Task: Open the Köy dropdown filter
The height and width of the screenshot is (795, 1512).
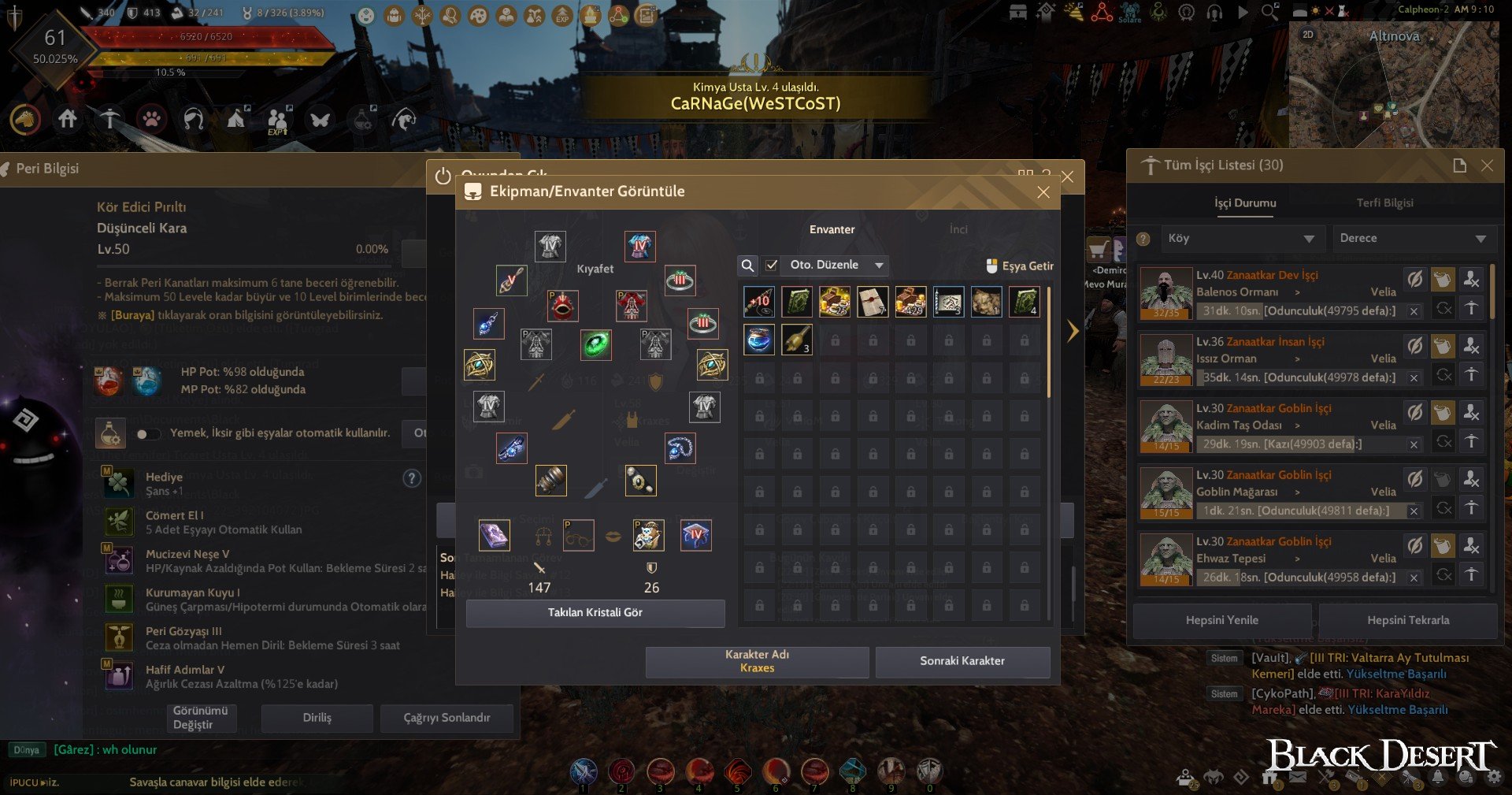Action: [1240, 239]
